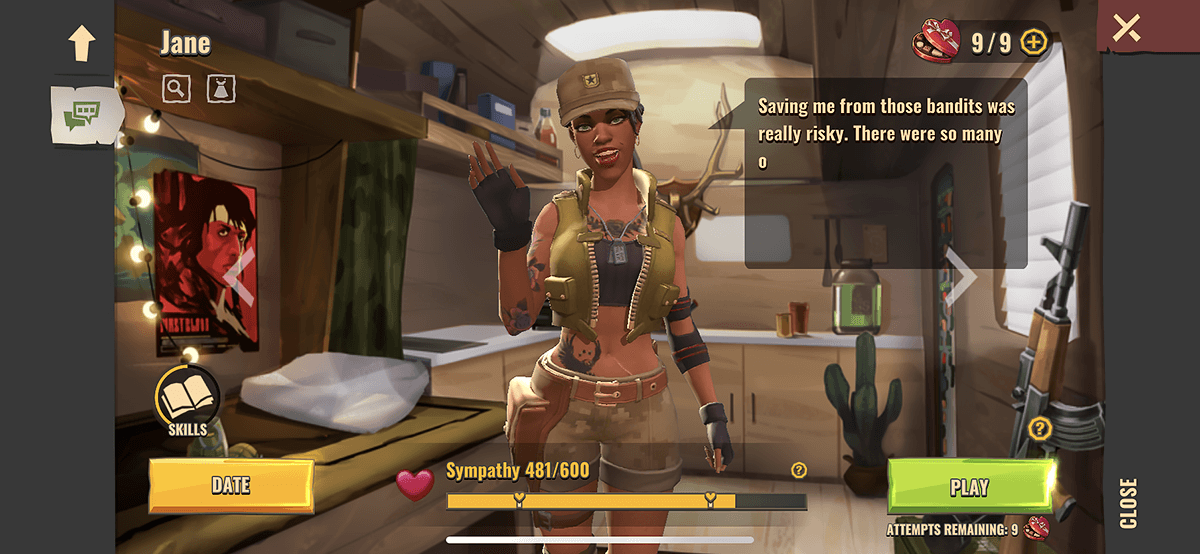Inspect Jane with the magnifier icon
This screenshot has width=1200, height=554.
pyautogui.click(x=176, y=88)
